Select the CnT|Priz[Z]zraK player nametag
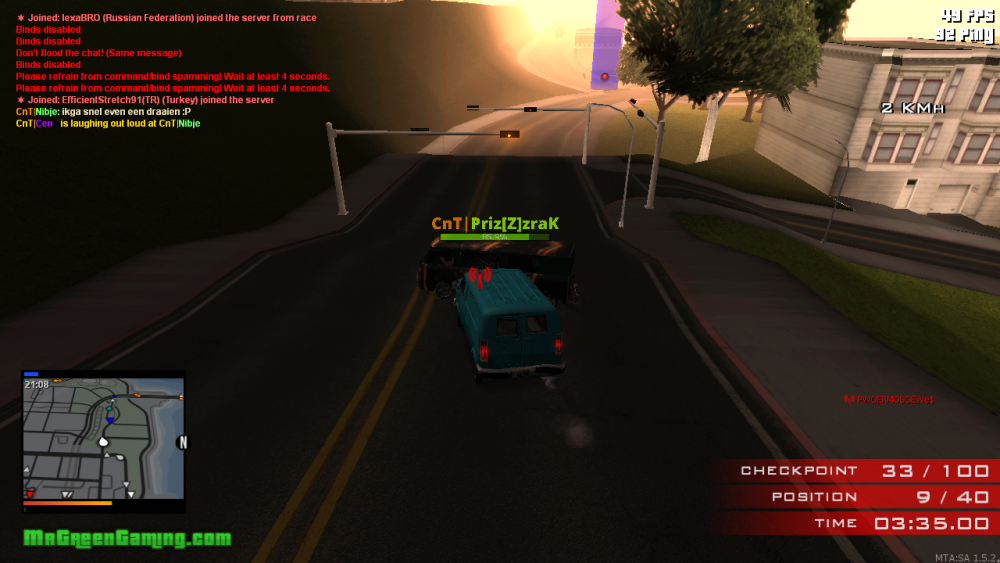1000x563 pixels. tap(495, 224)
